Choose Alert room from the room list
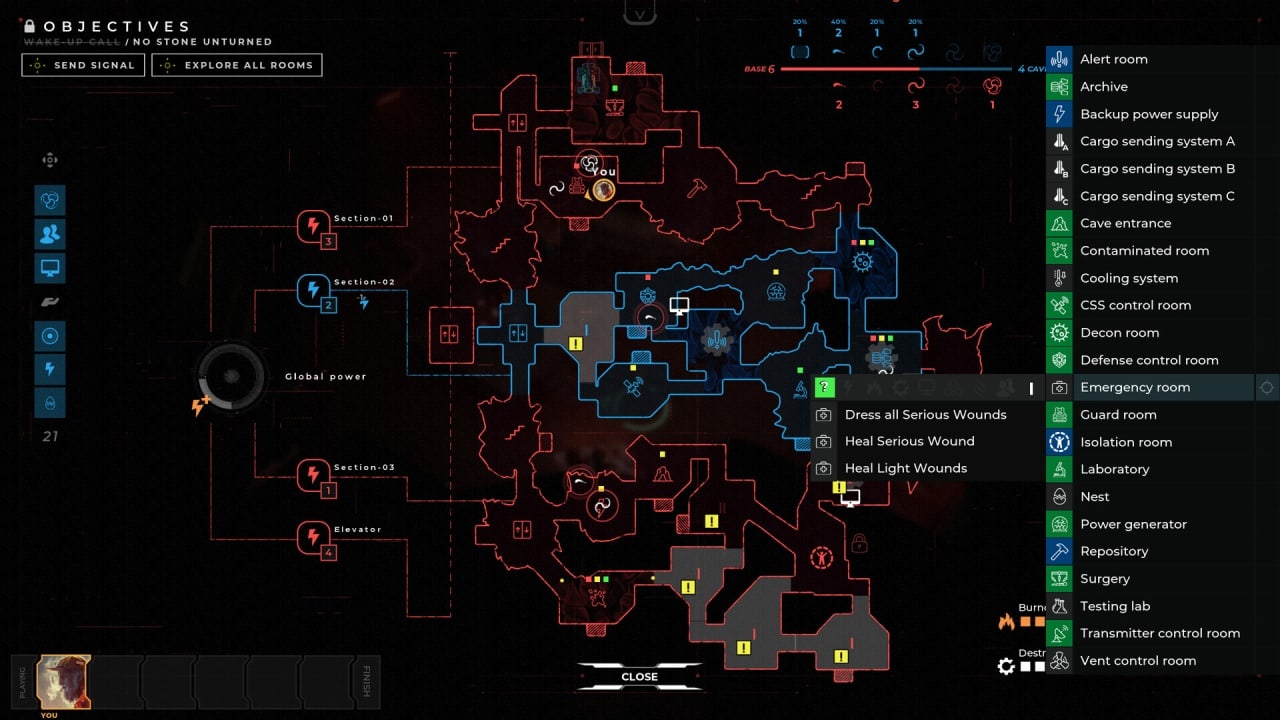The height and width of the screenshot is (720, 1280). pyautogui.click(x=1113, y=59)
